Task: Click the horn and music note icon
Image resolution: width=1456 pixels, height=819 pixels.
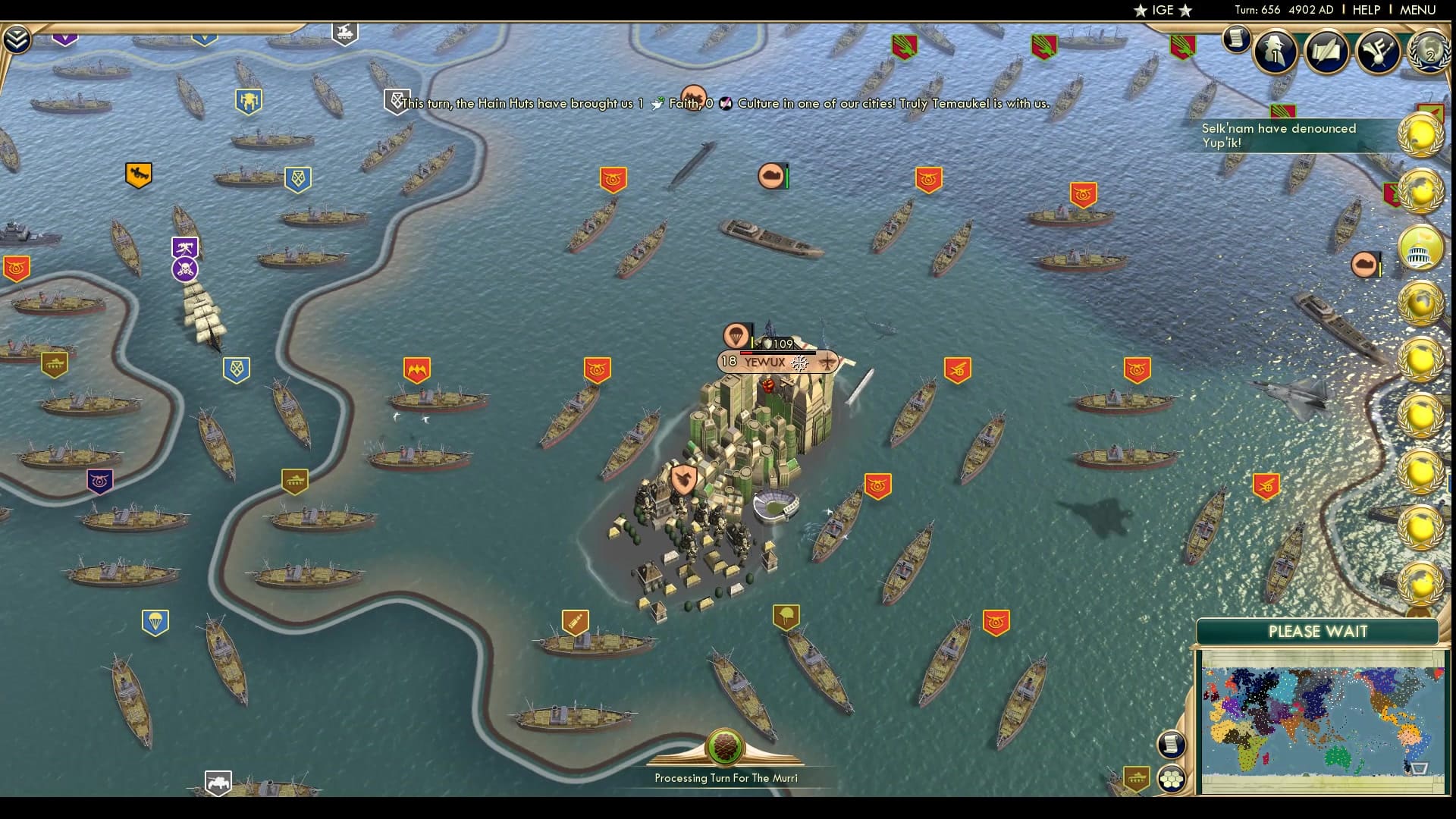Action: (x=1377, y=52)
